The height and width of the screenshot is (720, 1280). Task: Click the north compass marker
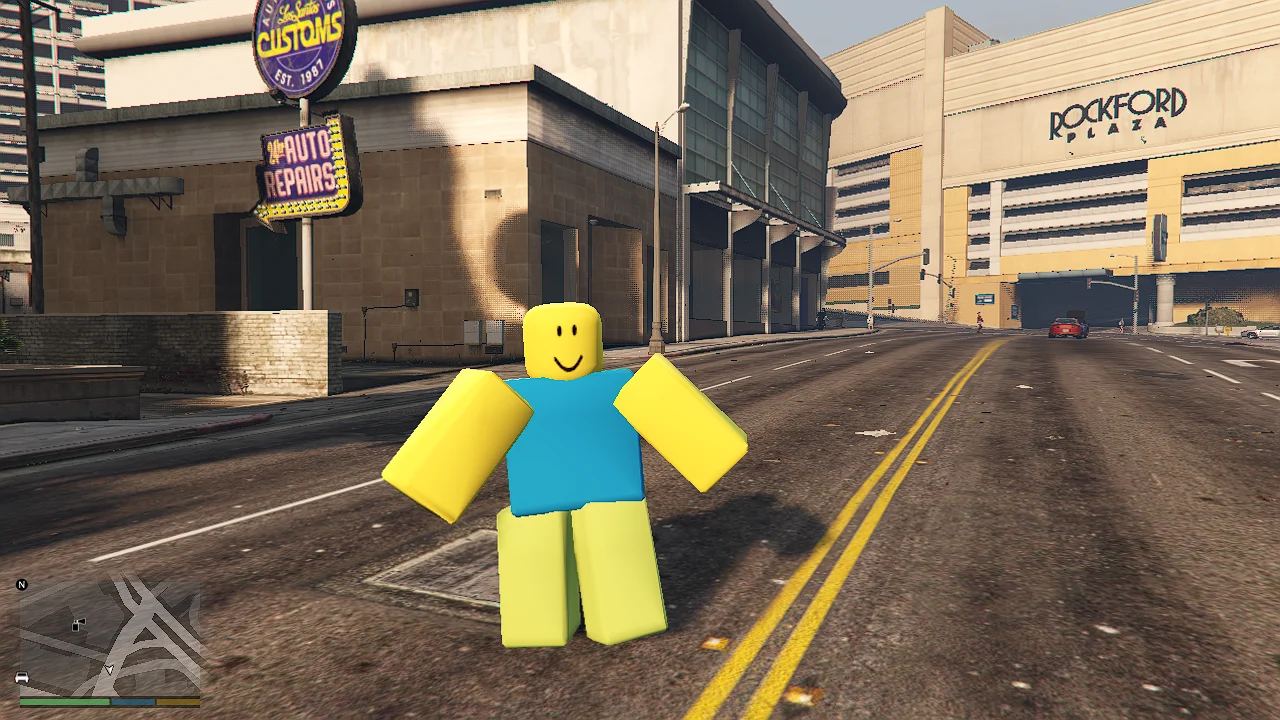point(22,584)
